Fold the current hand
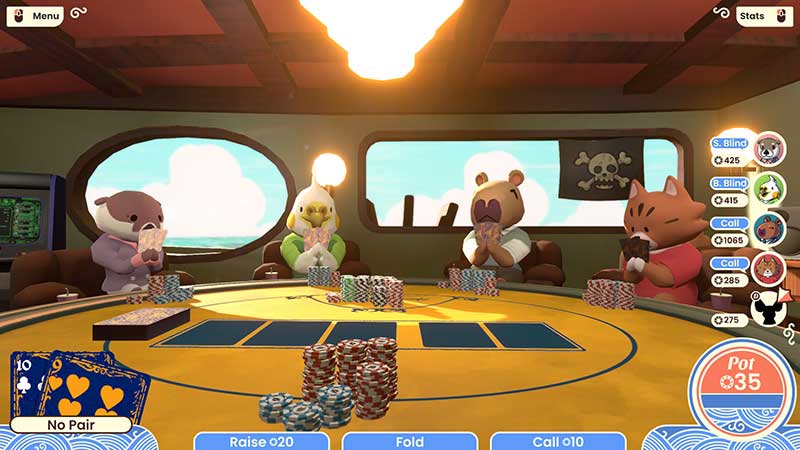The image size is (800, 450). click(x=410, y=441)
